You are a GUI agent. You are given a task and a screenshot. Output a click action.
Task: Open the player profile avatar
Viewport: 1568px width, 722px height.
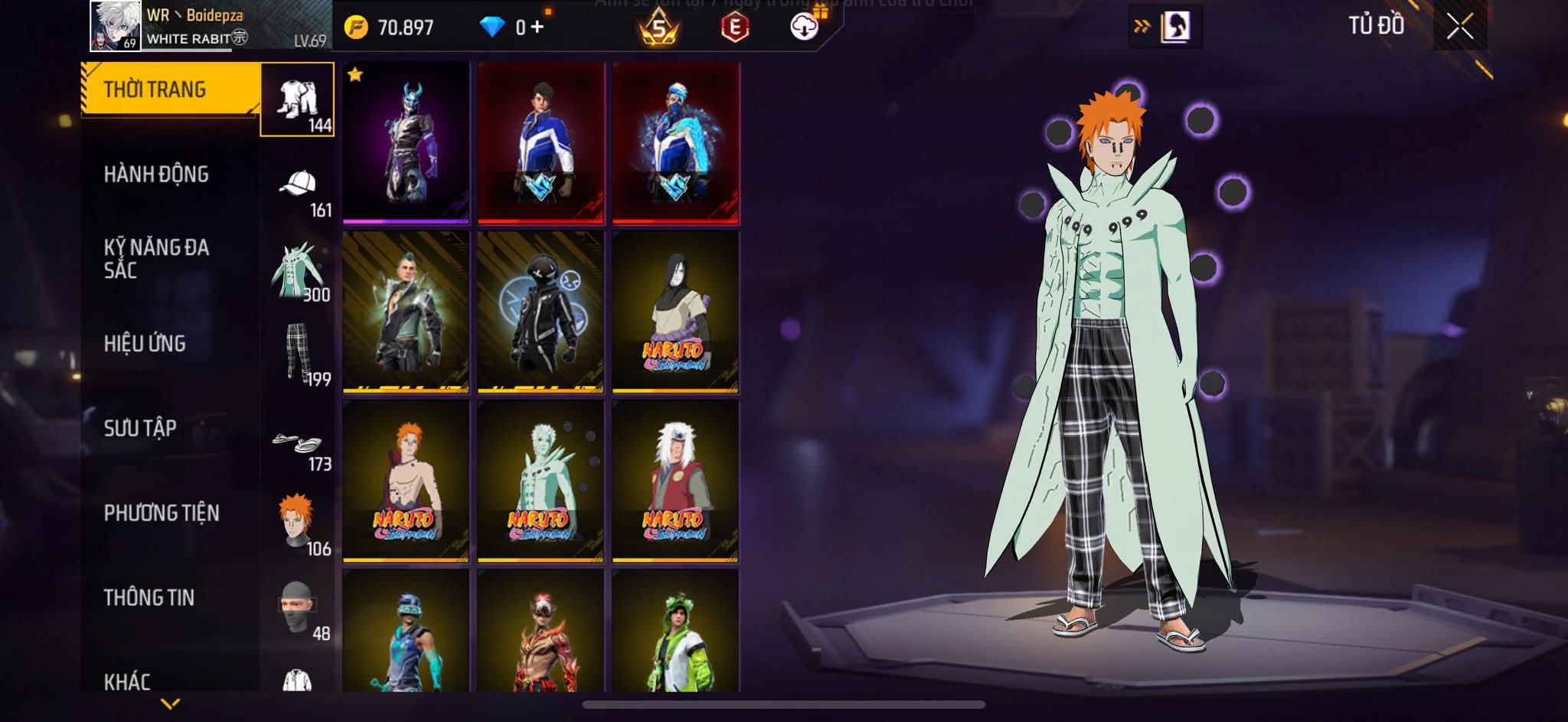point(115,26)
